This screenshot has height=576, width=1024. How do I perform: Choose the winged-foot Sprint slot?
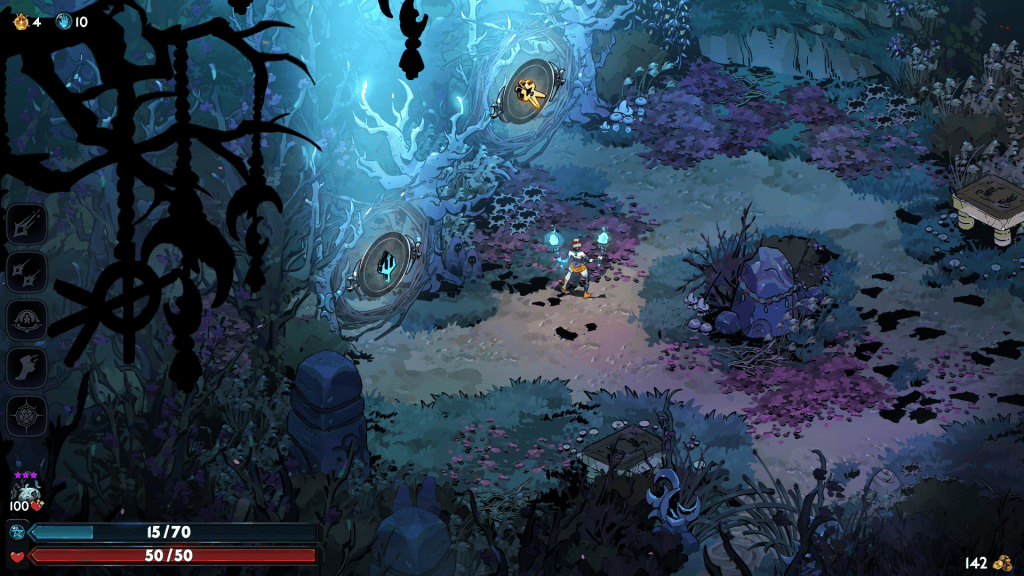tap(27, 367)
